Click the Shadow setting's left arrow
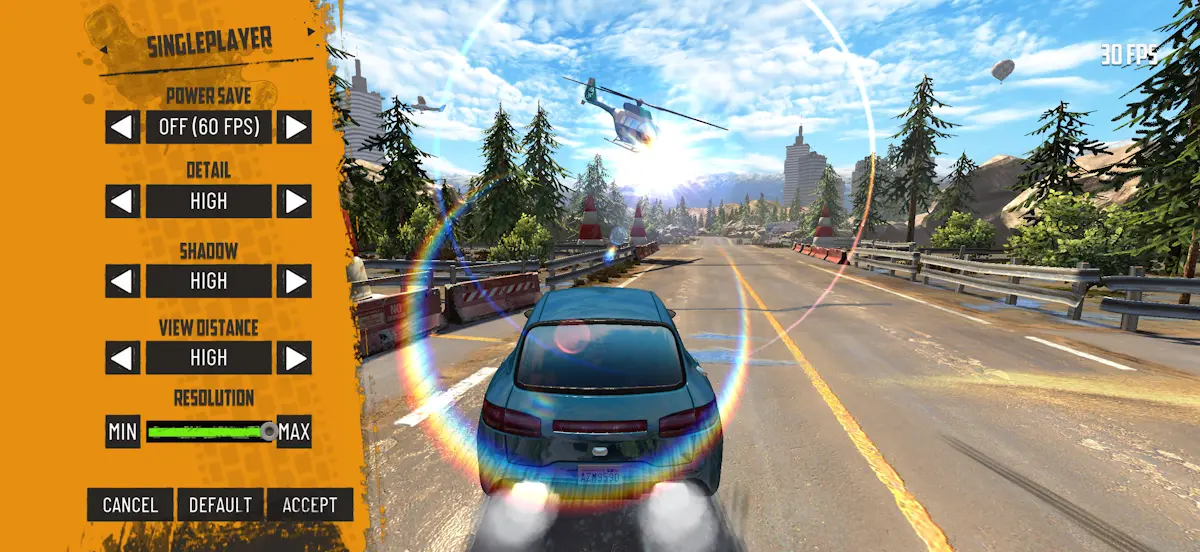Screen dimensions: 1200x552 click(123, 281)
